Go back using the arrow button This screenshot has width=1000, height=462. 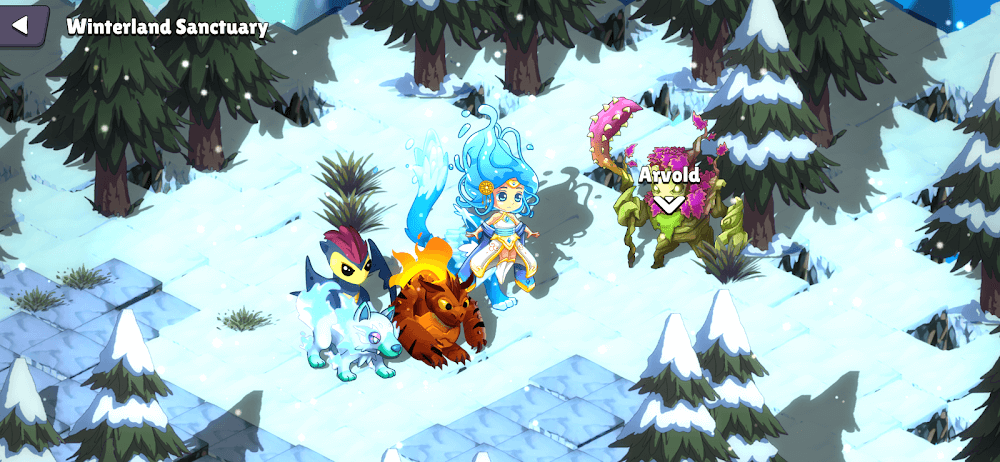point(22,25)
